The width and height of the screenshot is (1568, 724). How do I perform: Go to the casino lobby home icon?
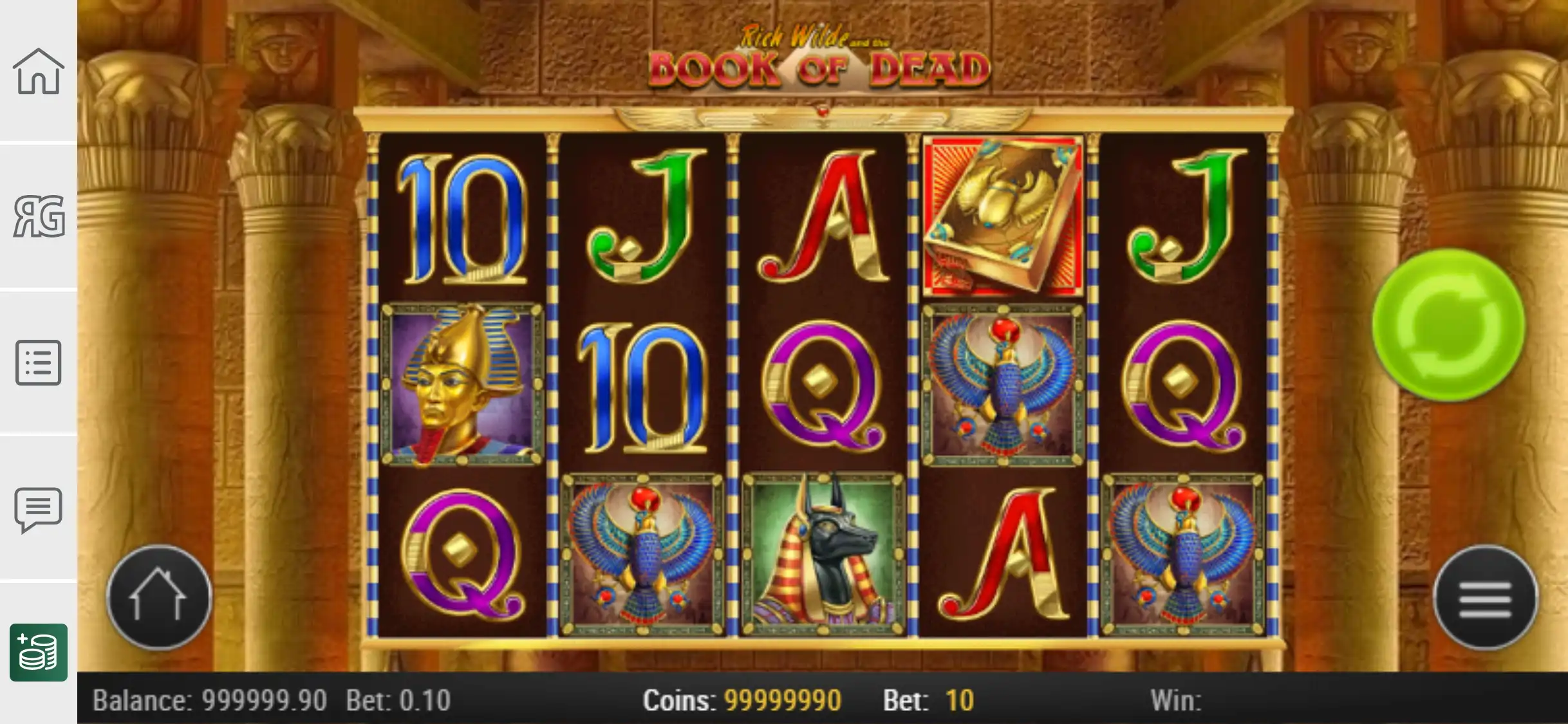39,71
